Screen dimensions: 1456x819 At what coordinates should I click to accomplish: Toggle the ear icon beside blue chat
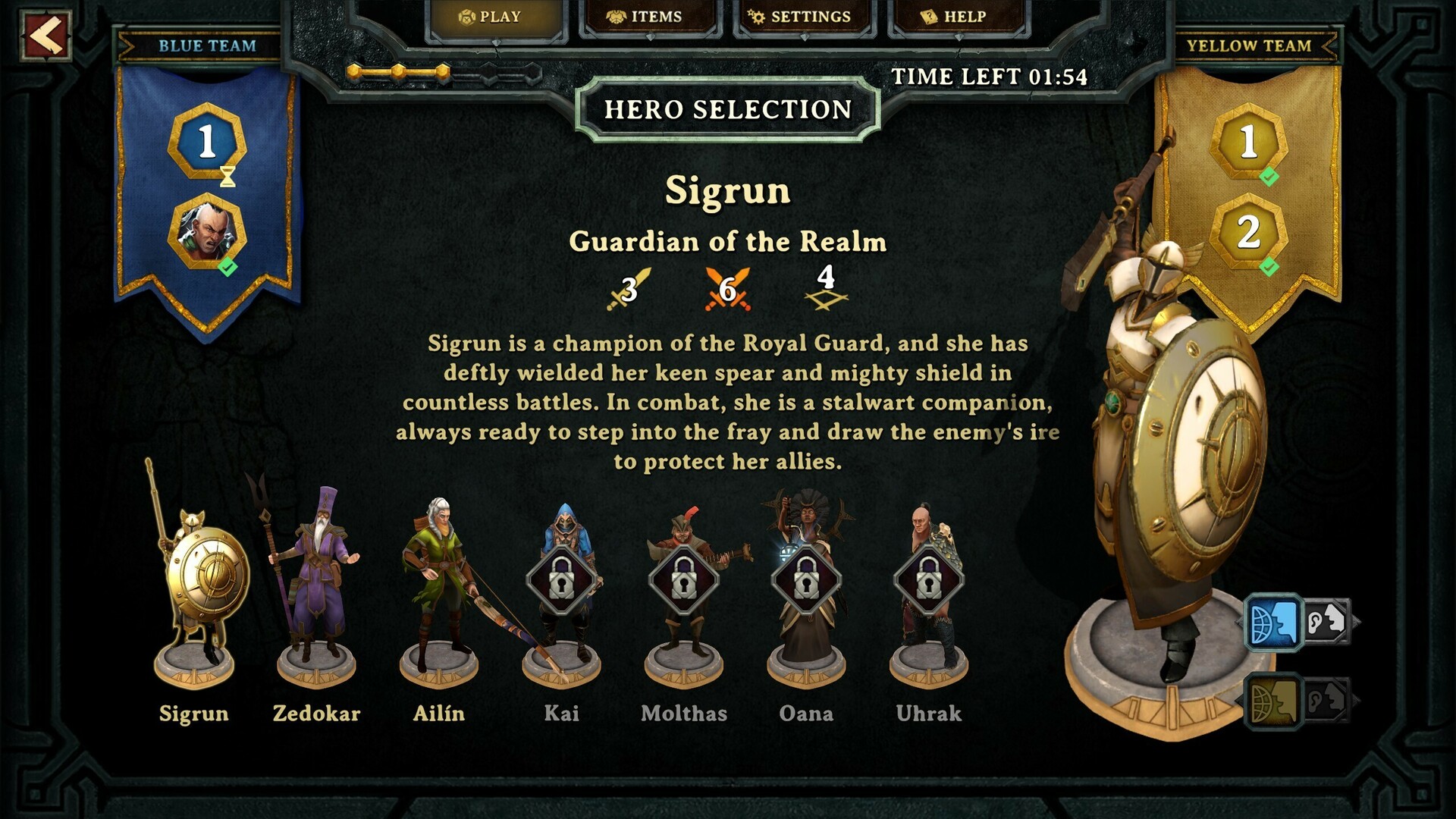coord(1327,623)
